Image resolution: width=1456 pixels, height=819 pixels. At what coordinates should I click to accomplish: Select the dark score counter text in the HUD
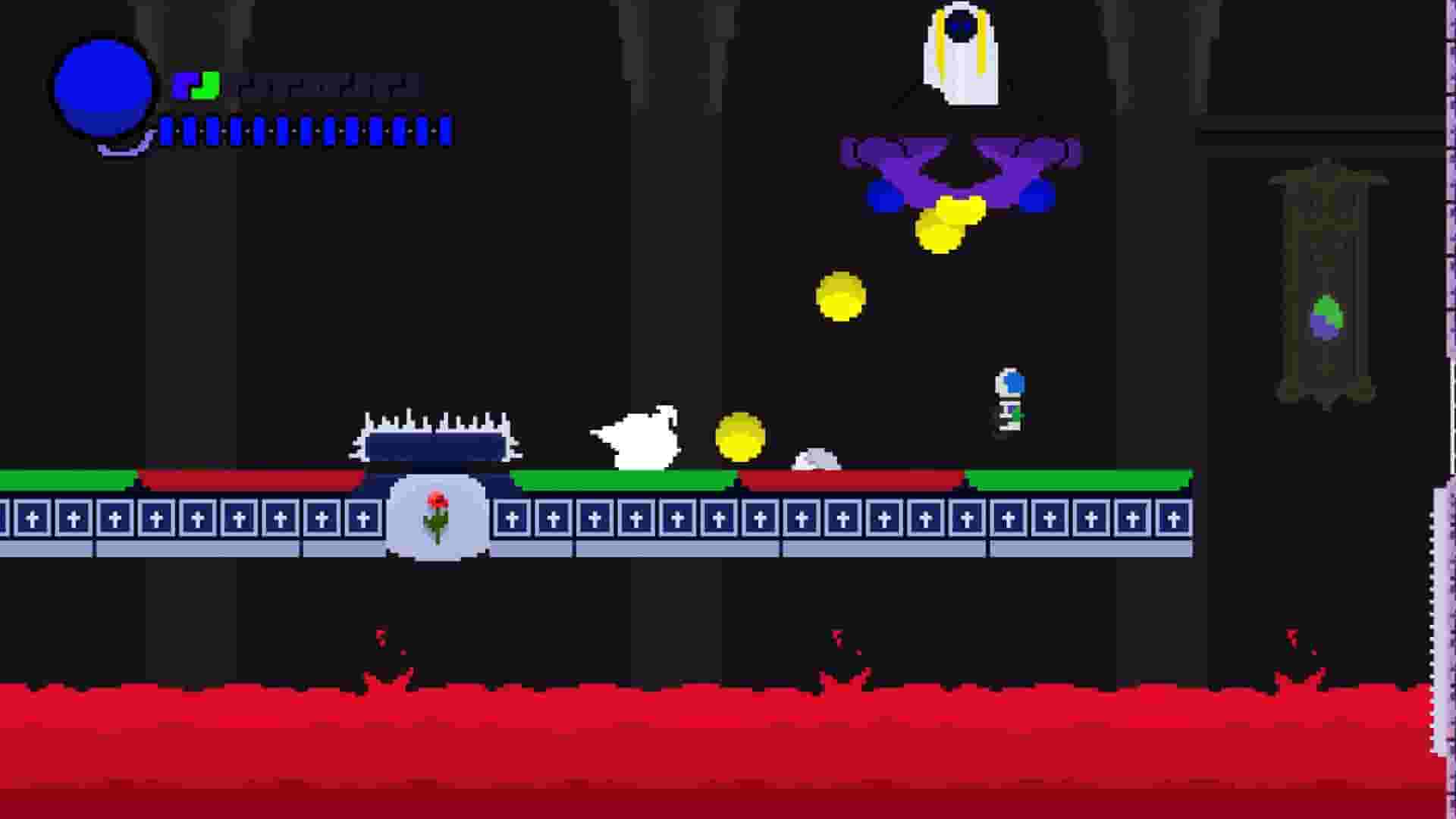(326, 85)
